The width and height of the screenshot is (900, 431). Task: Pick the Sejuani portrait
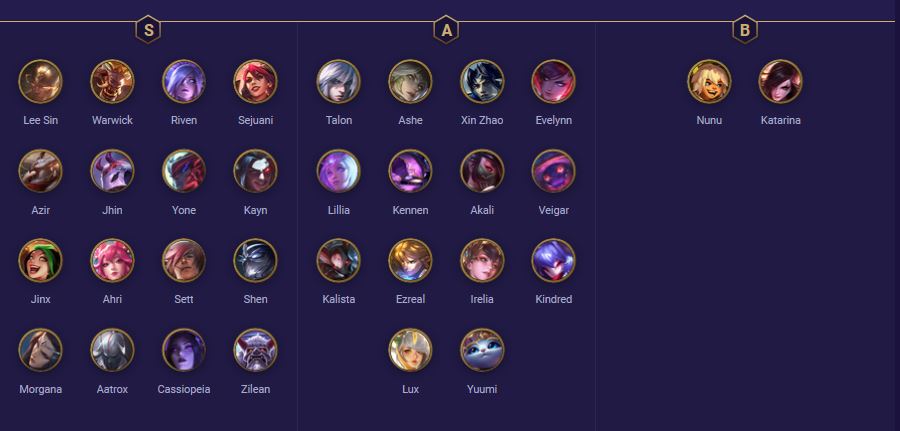pyautogui.click(x=255, y=81)
